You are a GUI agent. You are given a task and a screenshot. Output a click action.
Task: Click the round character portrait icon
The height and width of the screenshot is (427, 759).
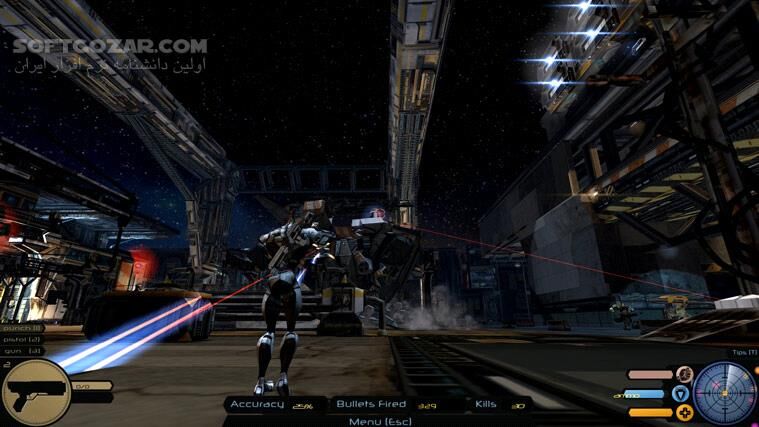[x=683, y=375]
